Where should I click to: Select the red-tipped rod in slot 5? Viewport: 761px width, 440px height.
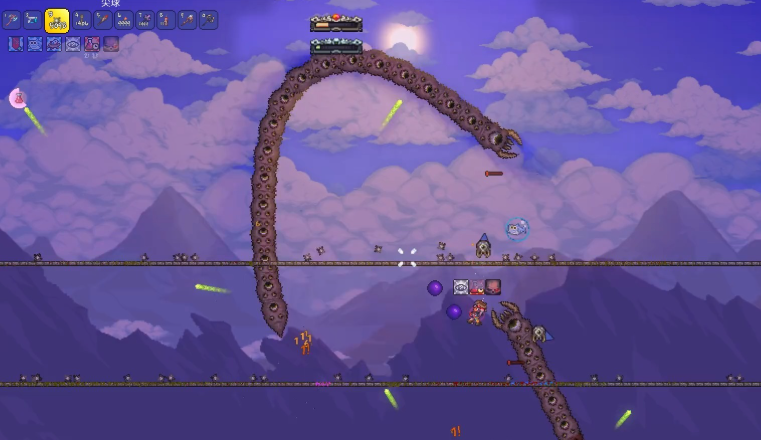[103, 19]
